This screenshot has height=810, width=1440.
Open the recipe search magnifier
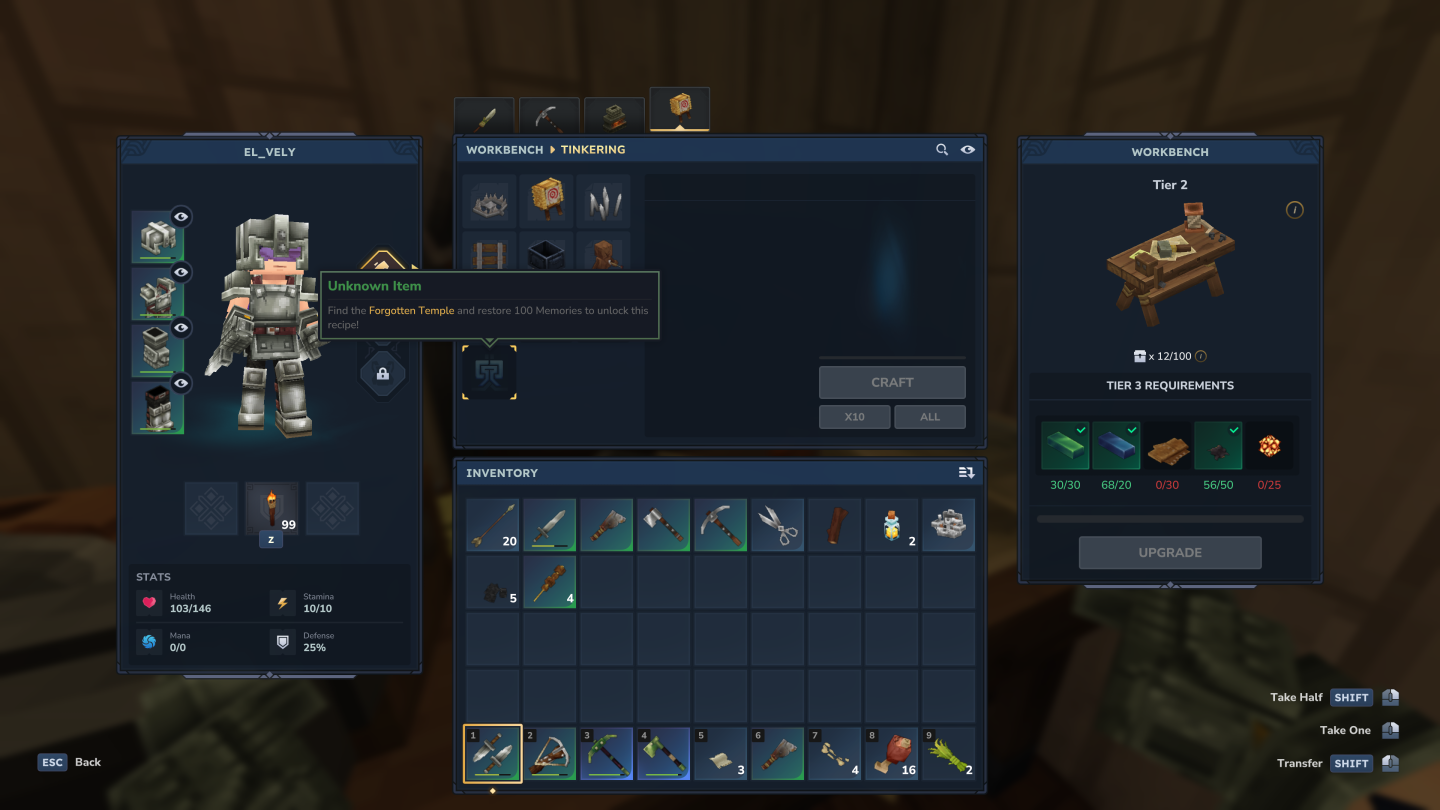[x=942, y=150]
